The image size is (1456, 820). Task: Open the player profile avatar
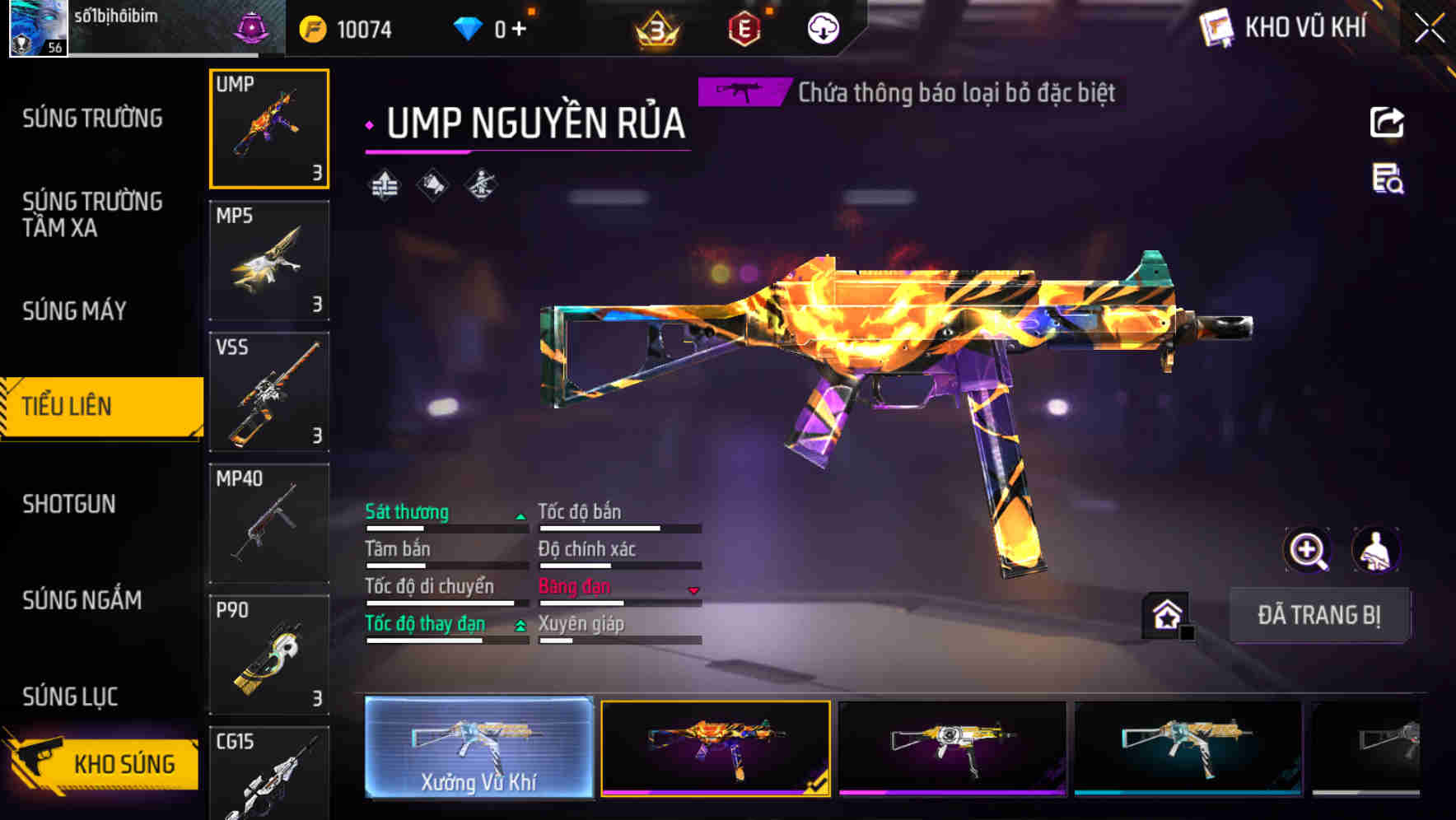pos(38,28)
